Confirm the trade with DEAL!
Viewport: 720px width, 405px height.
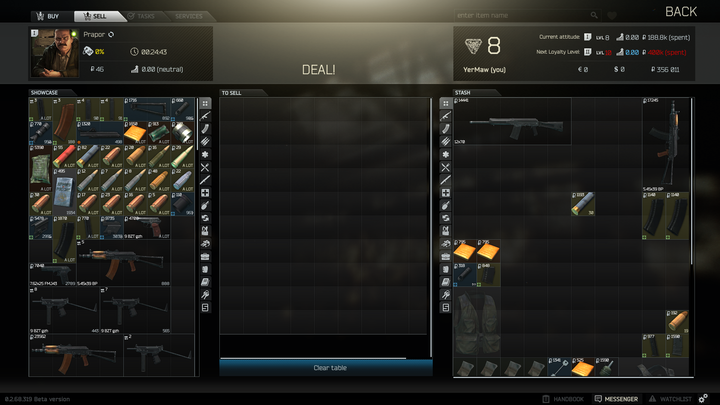[x=319, y=69]
